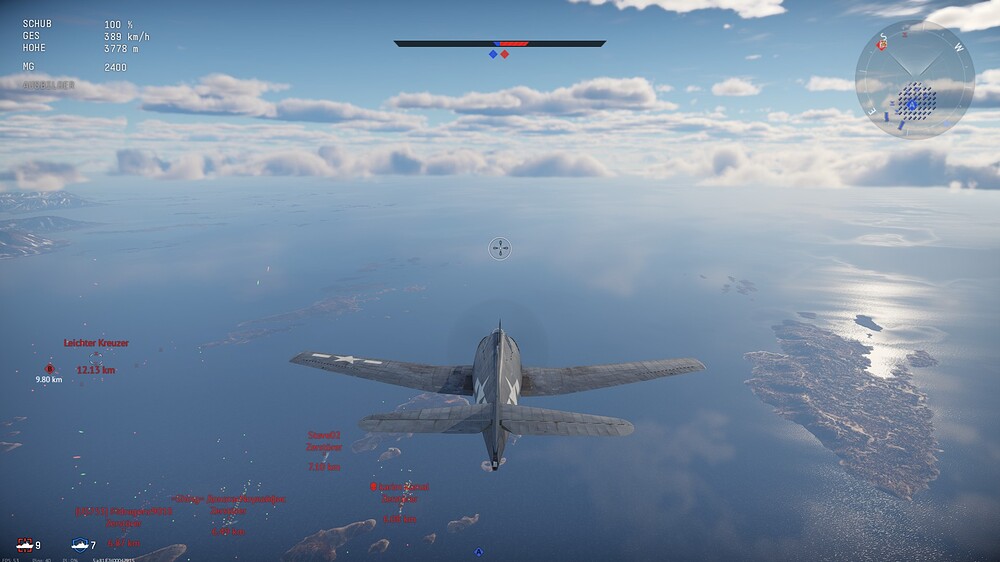Click the blue allied team ship count icon

coord(80,545)
